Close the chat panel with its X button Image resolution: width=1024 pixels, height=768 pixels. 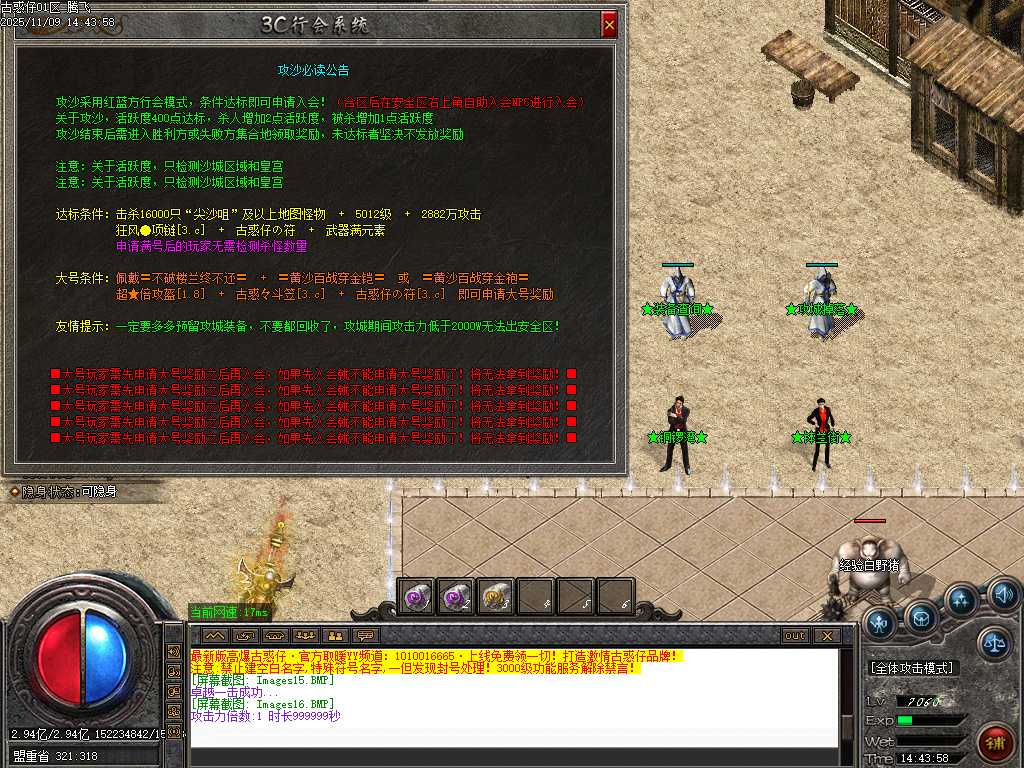point(826,635)
